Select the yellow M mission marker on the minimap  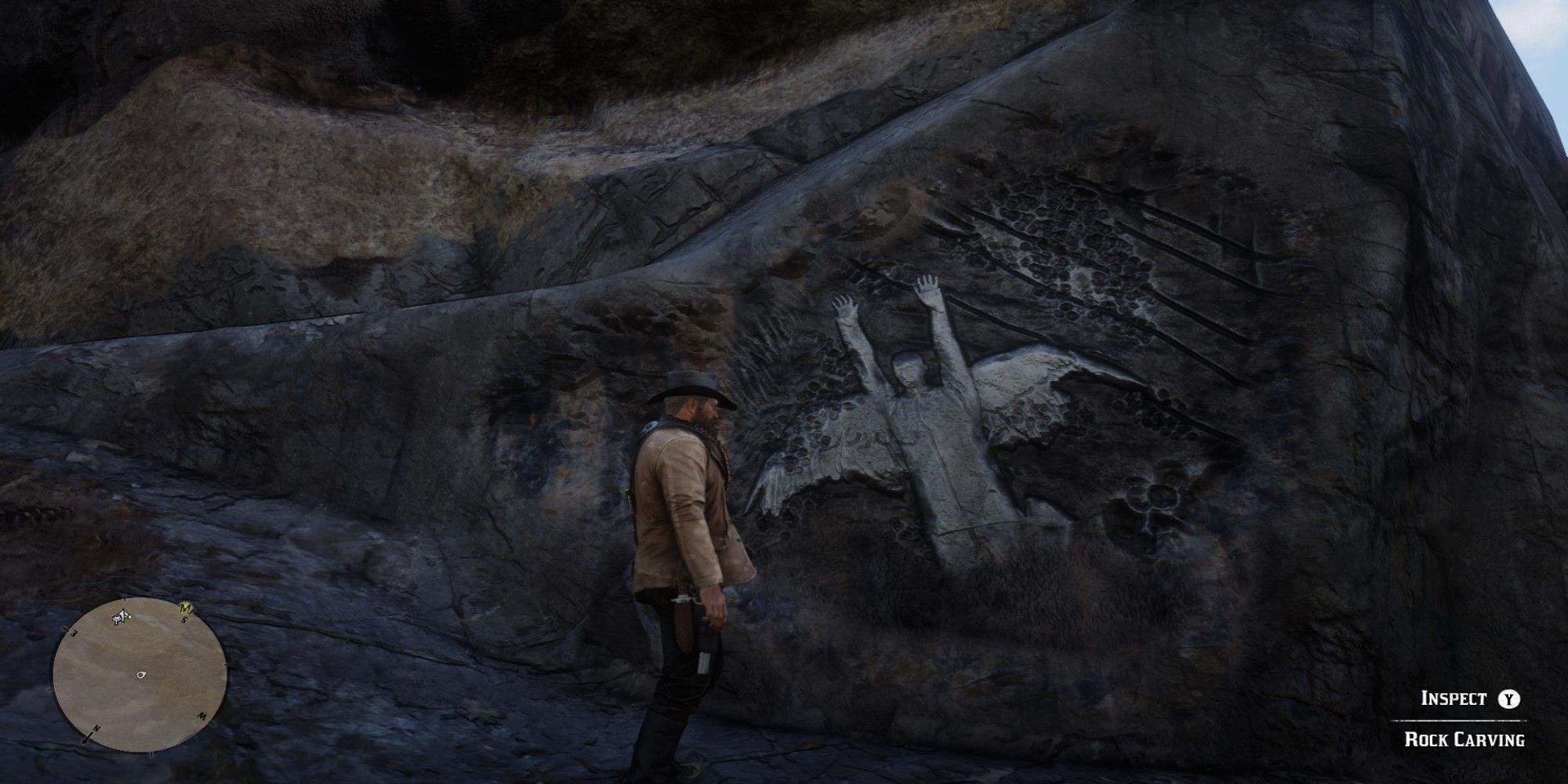[185, 608]
